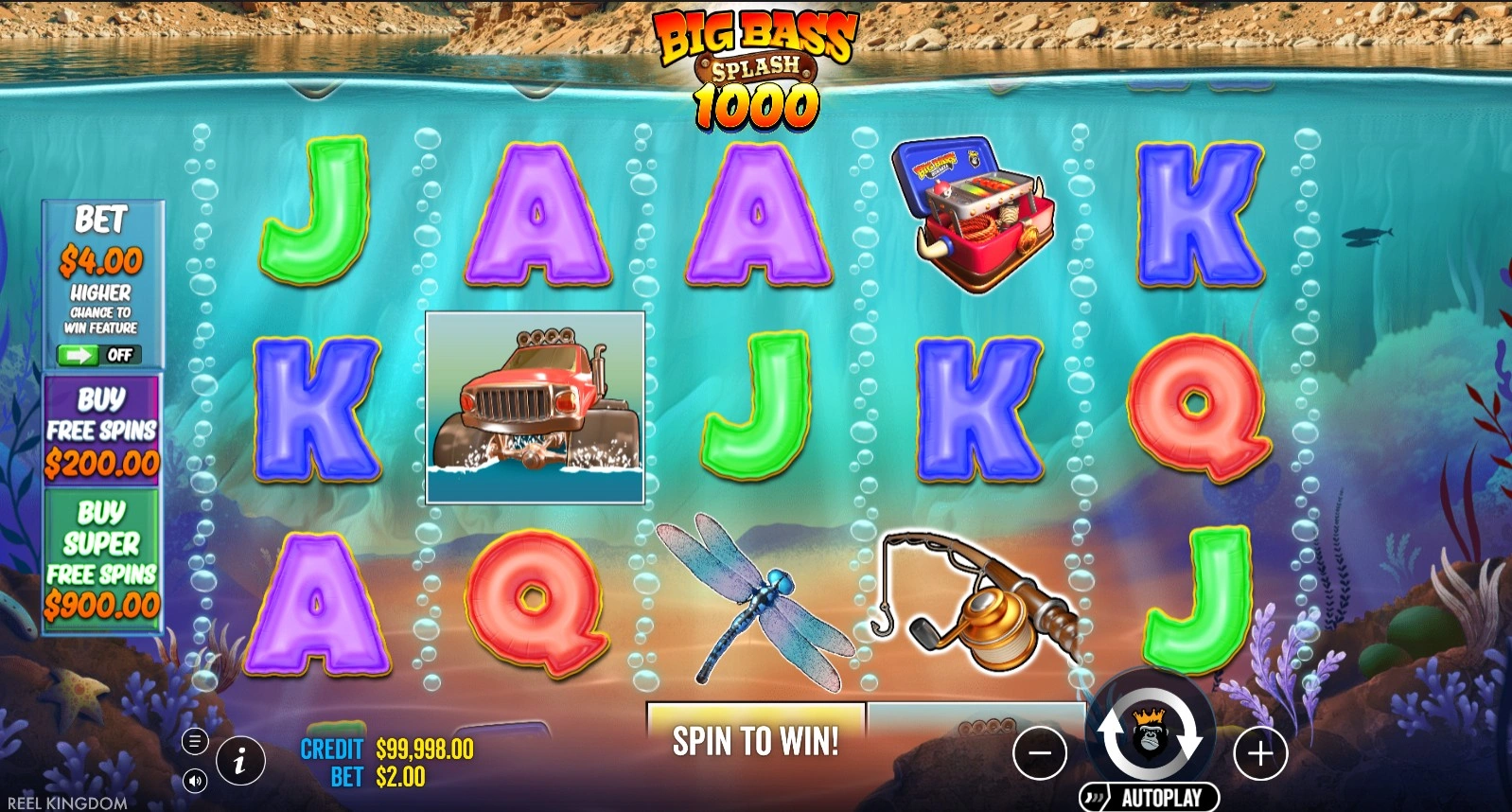Open the game info paytable
1512x812 pixels.
pos(239,760)
